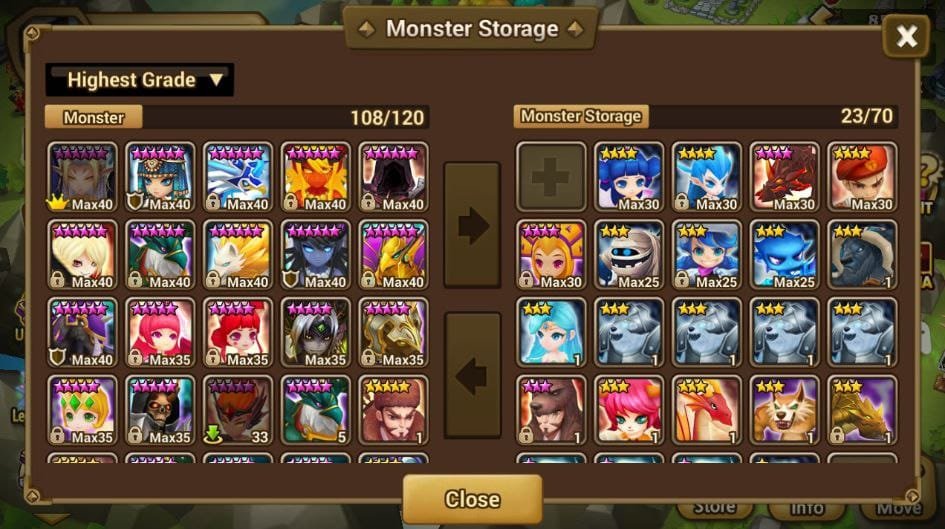945x529 pixels.
Task: Move monster to storage with right arrow
Action: point(472,225)
